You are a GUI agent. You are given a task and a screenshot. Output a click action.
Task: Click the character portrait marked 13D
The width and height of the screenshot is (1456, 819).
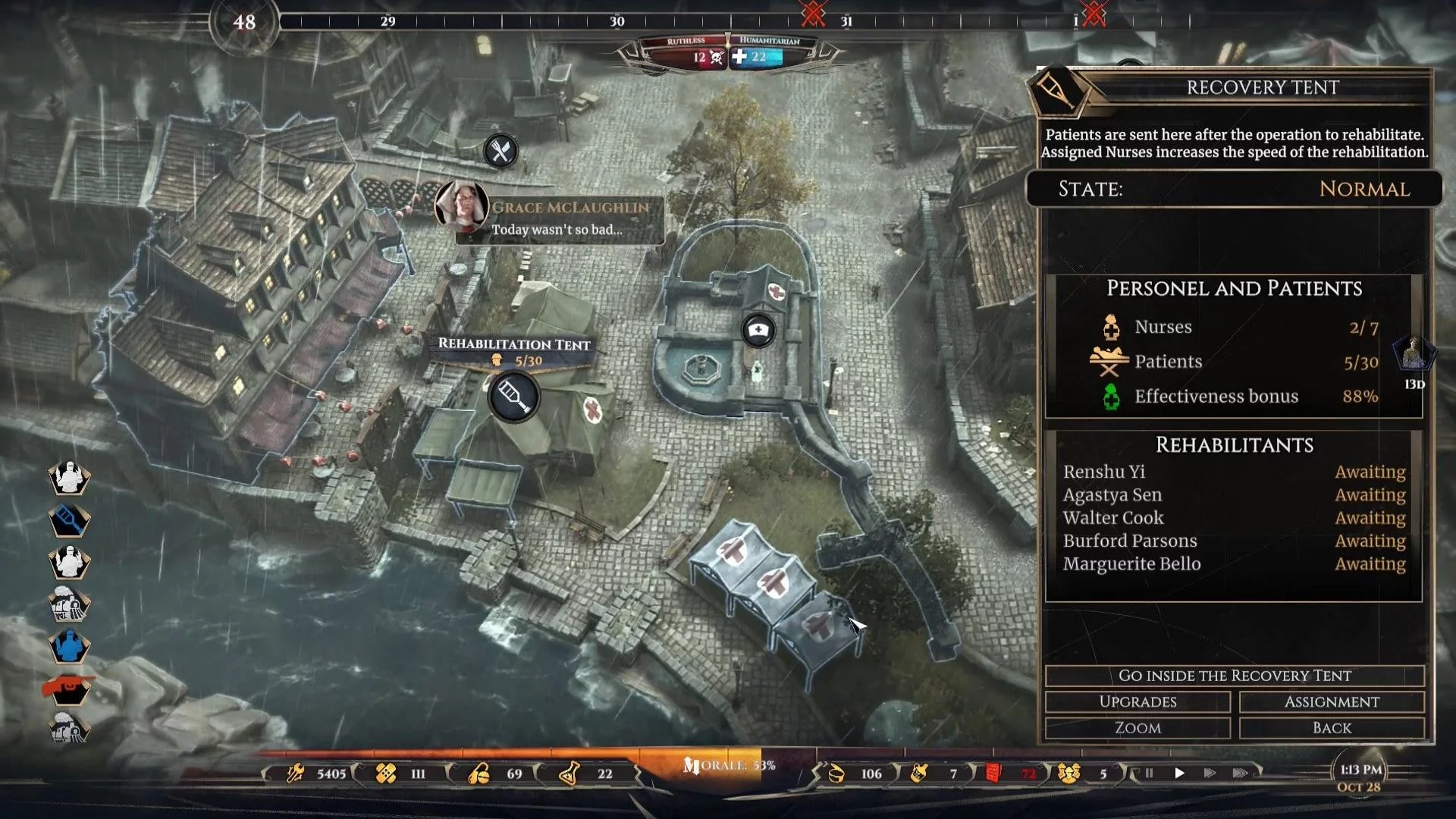click(x=1412, y=354)
